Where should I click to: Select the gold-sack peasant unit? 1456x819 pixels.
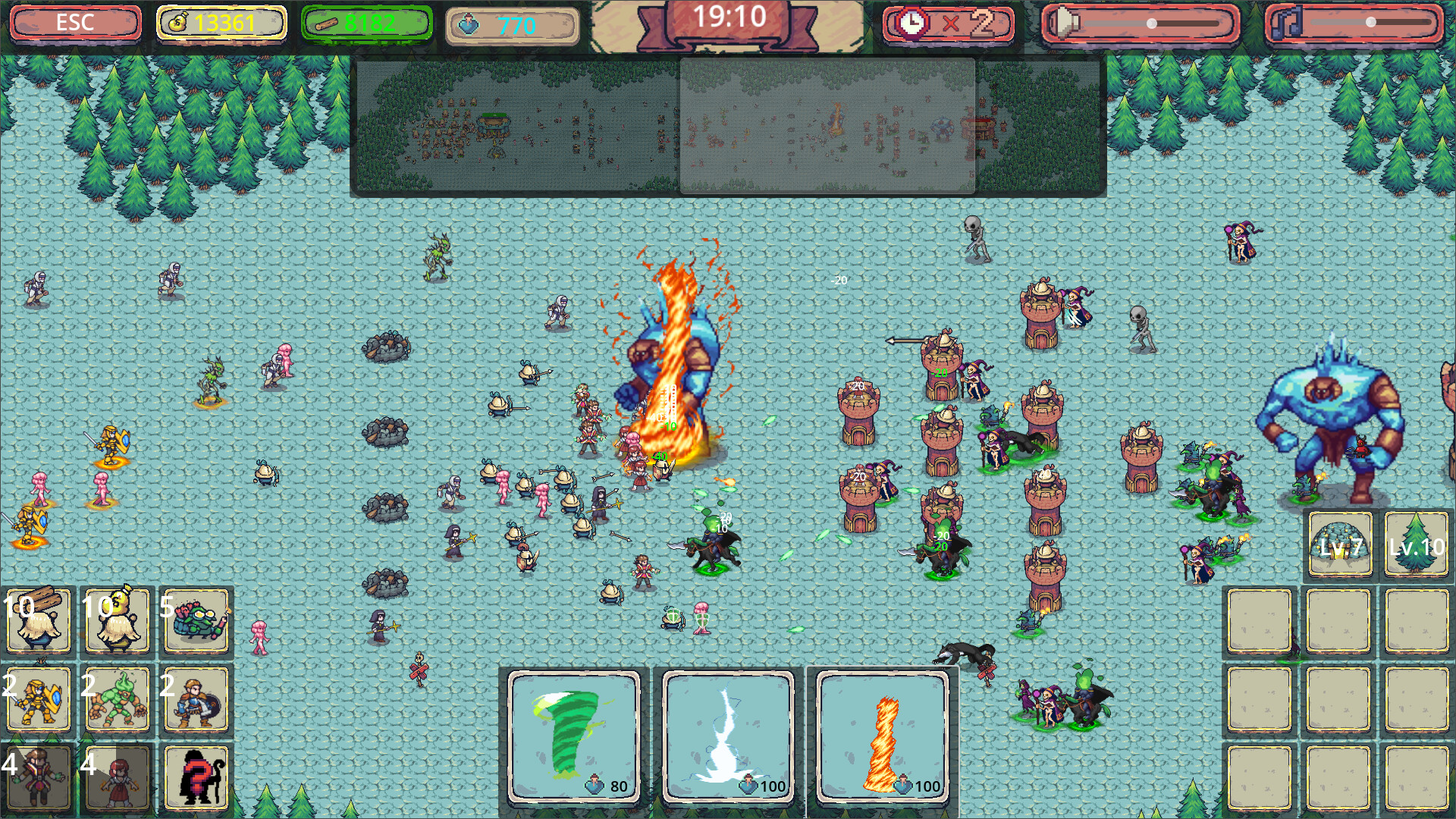tap(118, 620)
